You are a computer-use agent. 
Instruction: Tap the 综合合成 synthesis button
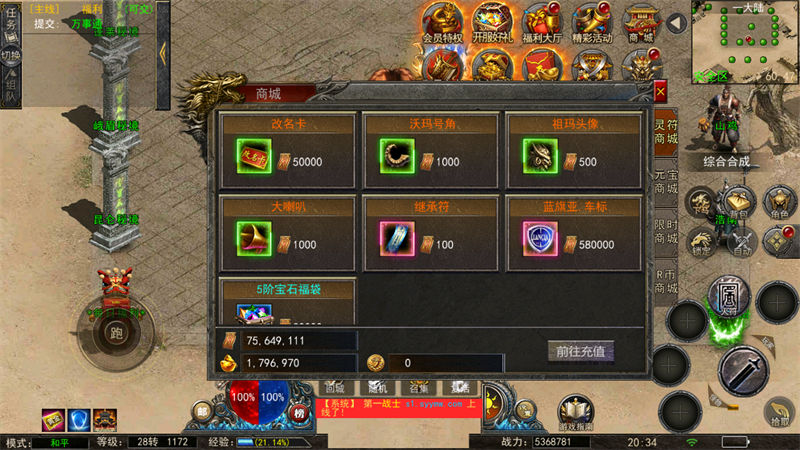(x=727, y=162)
